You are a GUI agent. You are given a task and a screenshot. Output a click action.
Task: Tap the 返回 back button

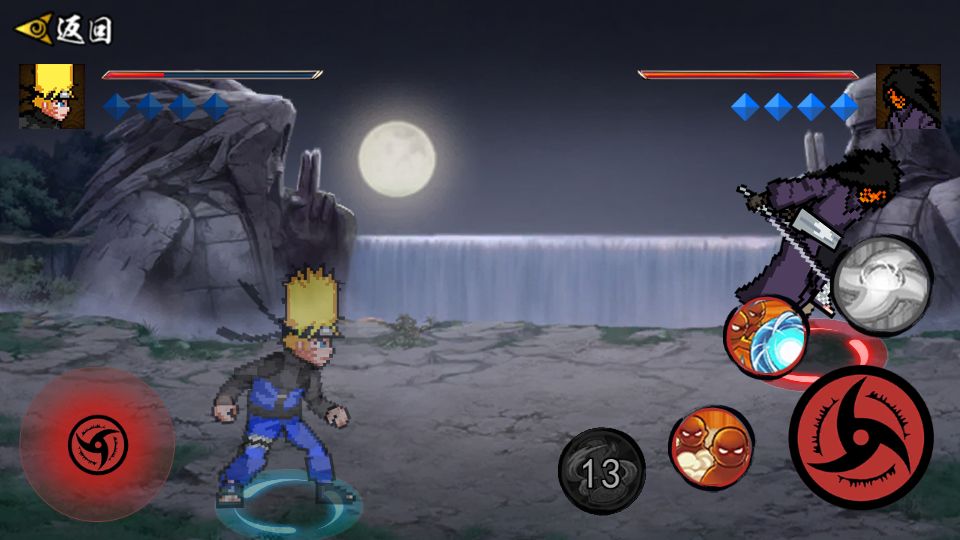(x=63, y=29)
